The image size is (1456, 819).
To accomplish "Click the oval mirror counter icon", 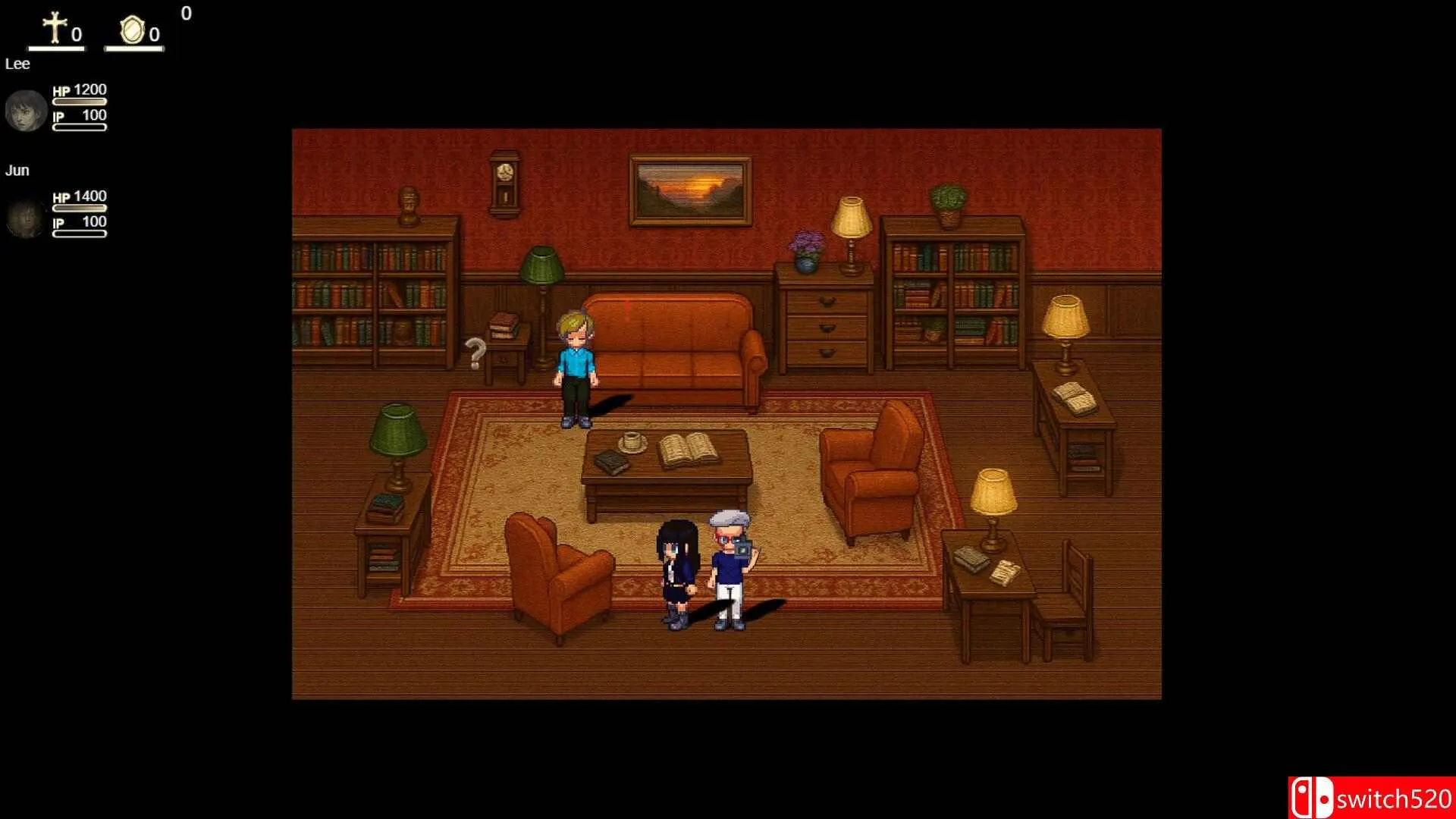I will [132, 30].
